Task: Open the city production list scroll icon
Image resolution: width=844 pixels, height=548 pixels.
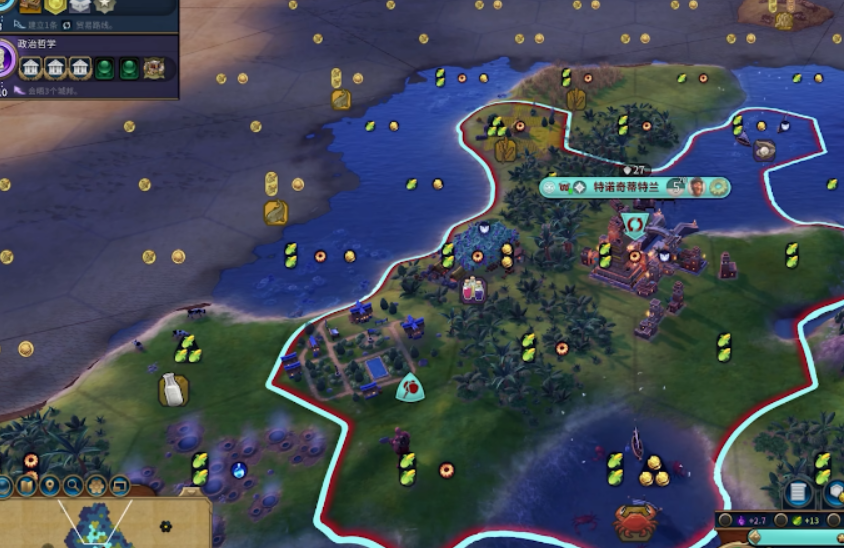Action: (x=797, y=491)
